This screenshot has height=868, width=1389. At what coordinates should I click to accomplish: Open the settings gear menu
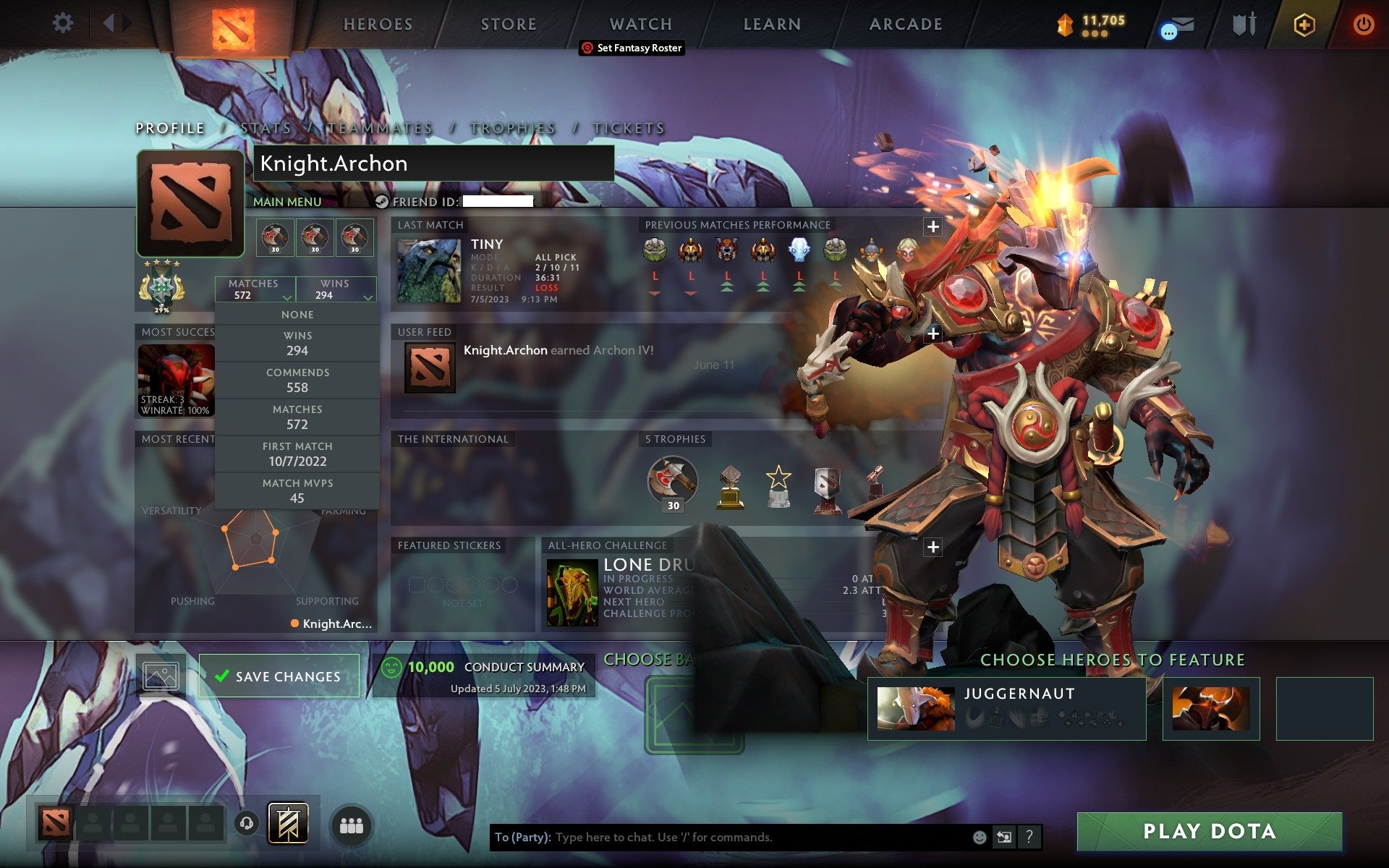(64, 23)
